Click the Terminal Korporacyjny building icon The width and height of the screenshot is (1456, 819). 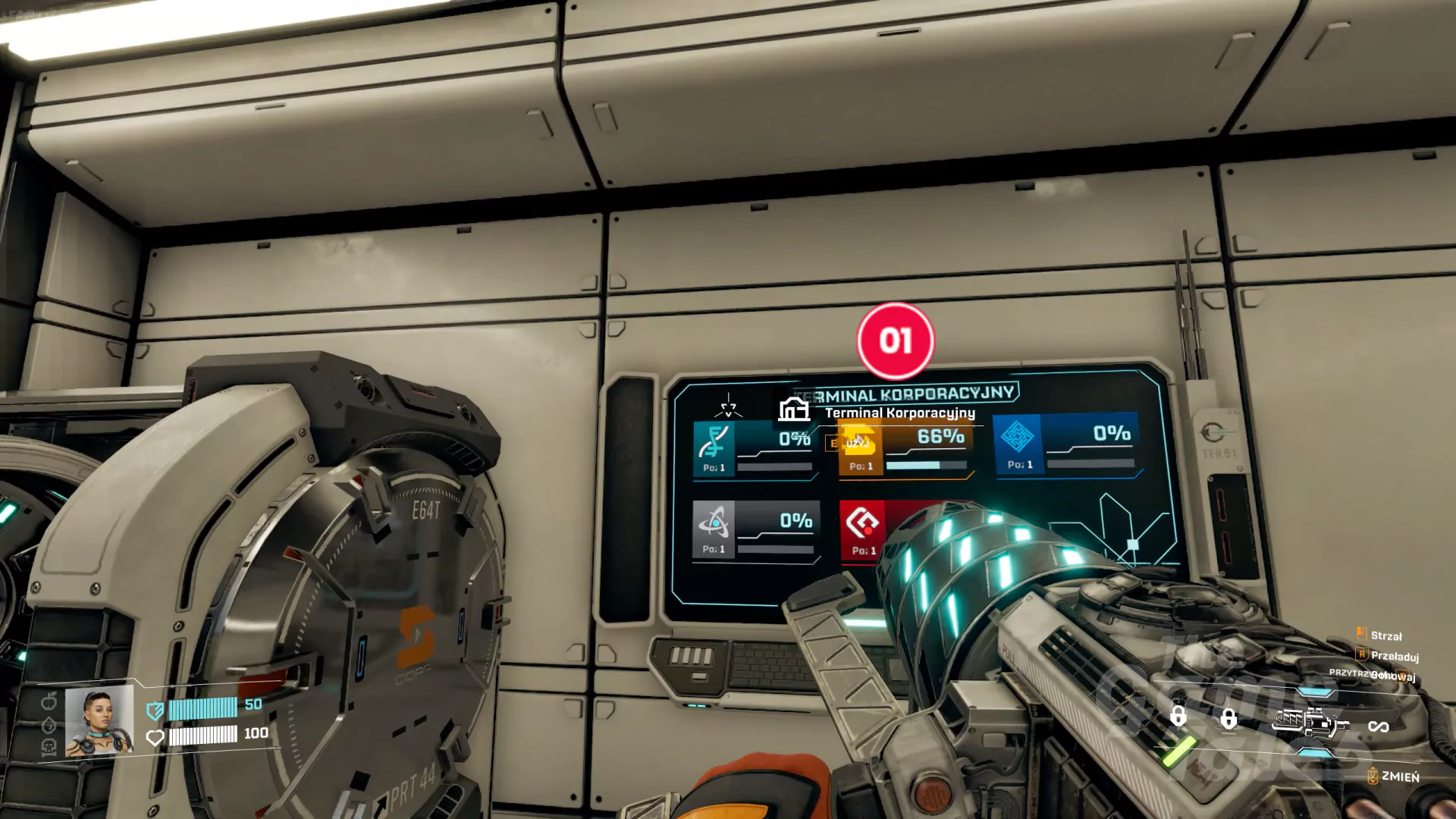(x=793, y=409)
